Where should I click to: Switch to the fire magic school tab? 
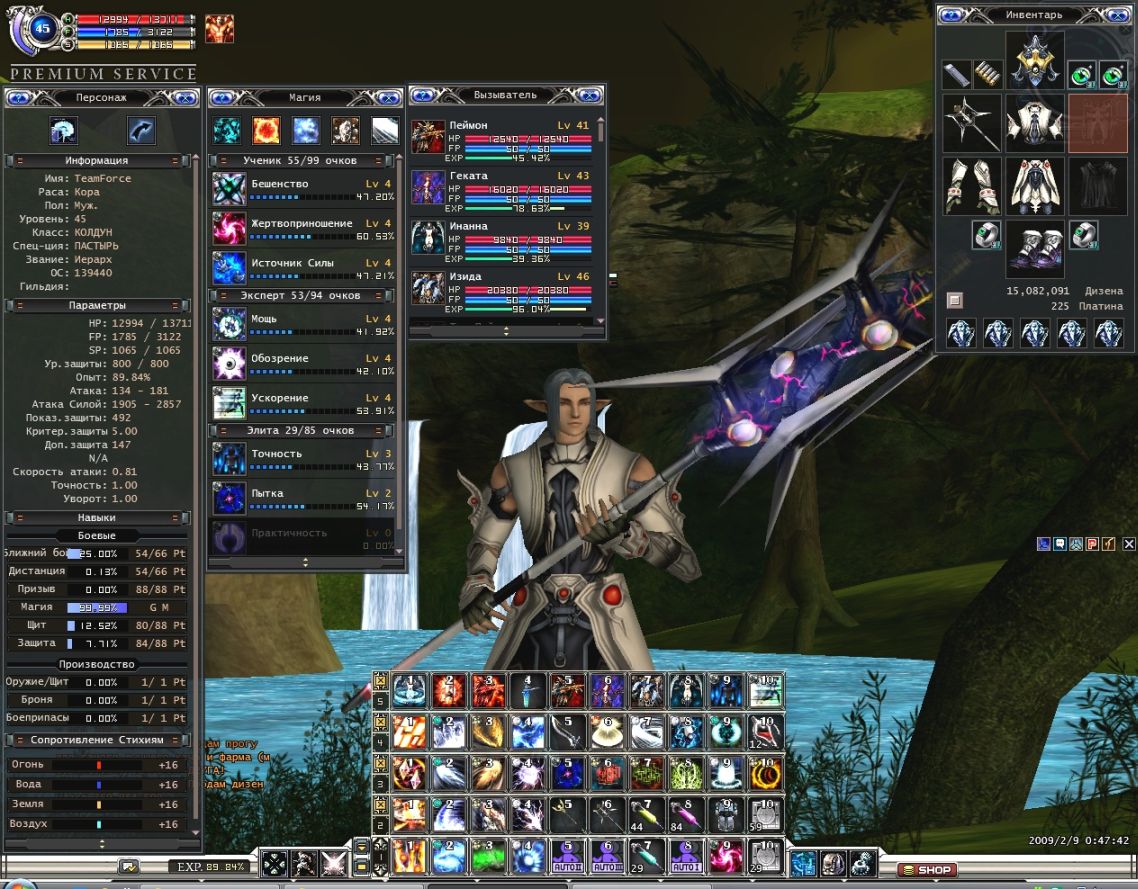tap(266, 130)
